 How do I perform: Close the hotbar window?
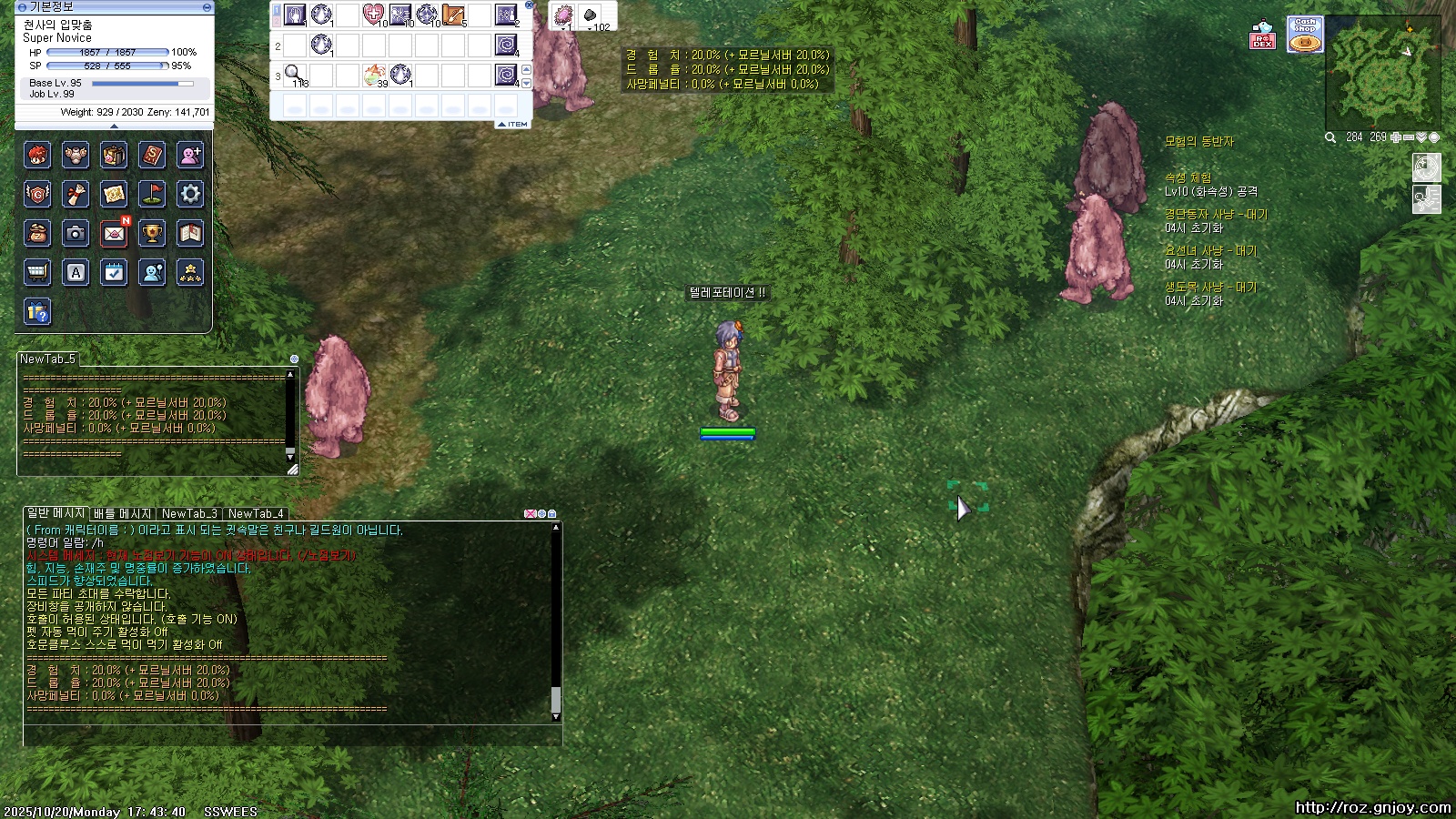pos(529,5)
